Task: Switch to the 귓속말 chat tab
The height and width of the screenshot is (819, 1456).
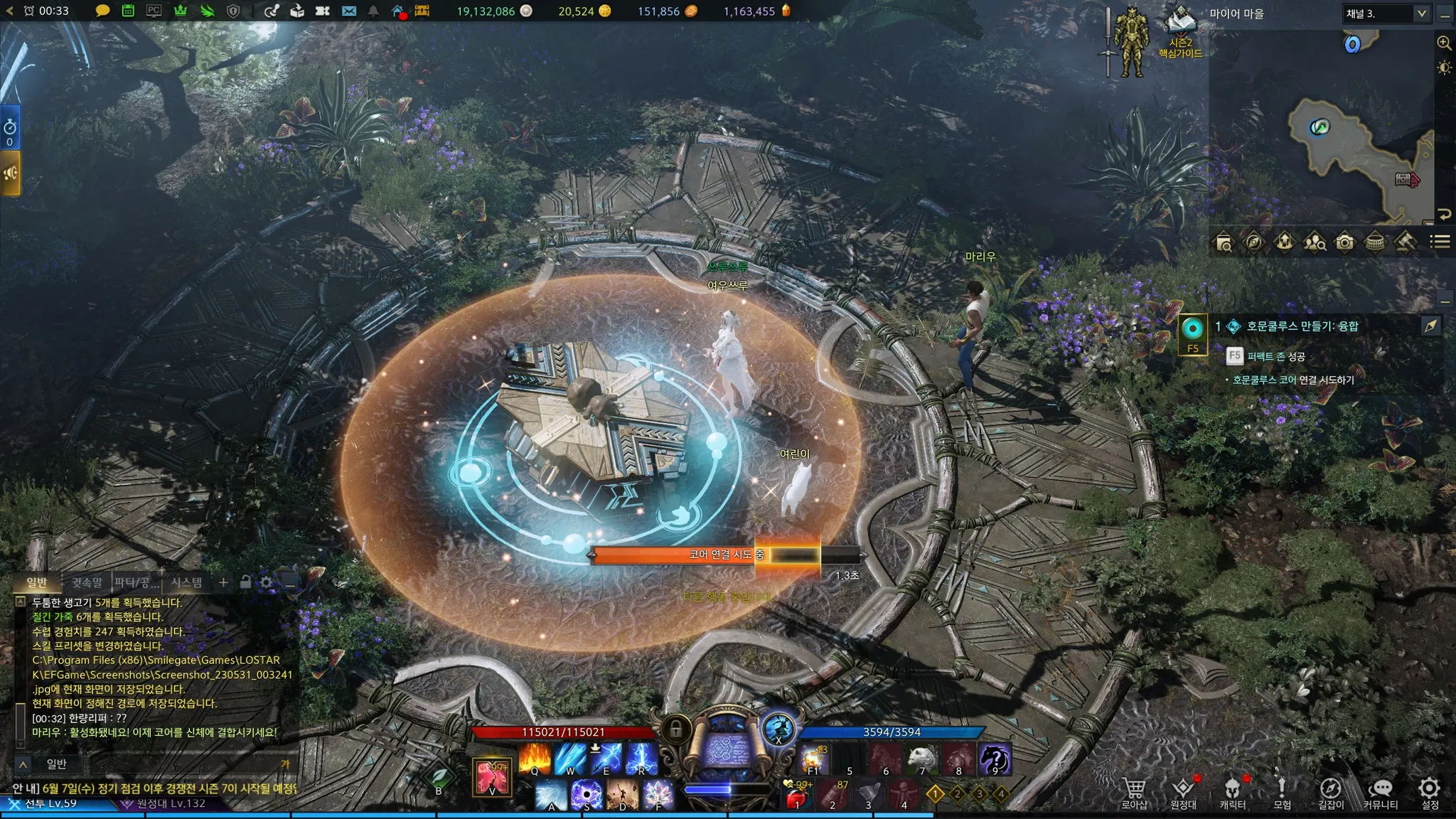Action: pos(87,582)
